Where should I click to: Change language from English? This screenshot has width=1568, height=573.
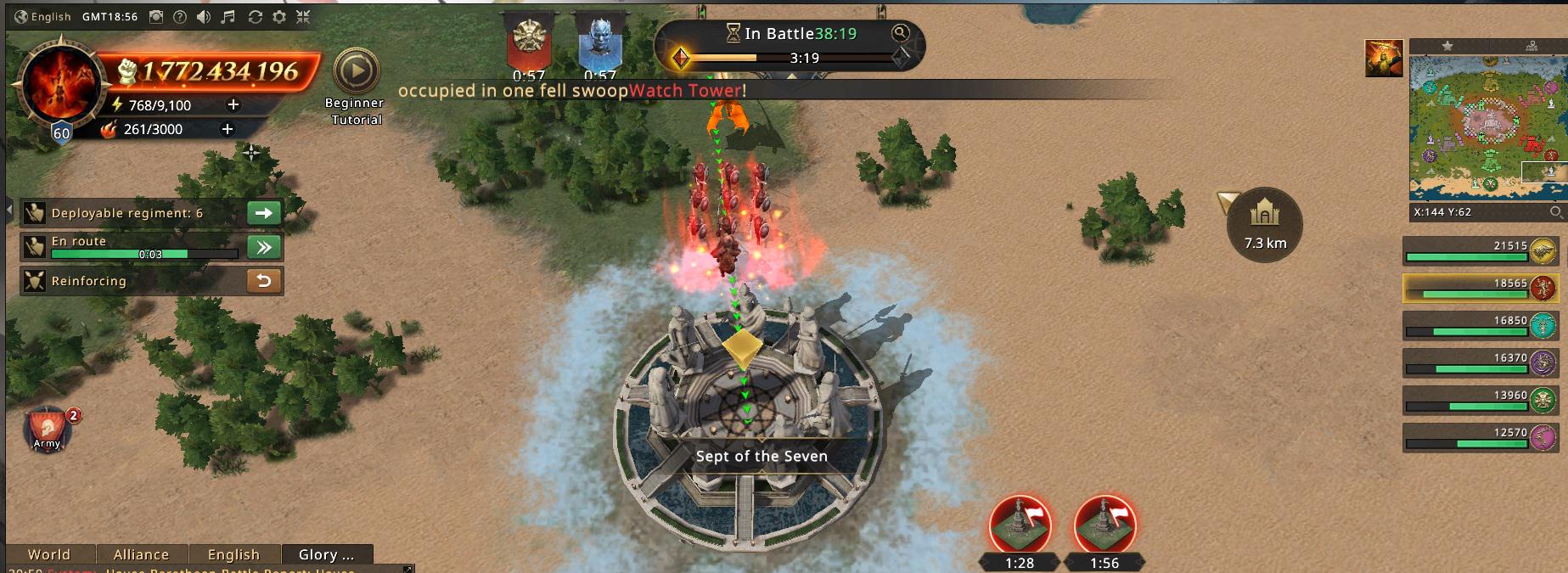(x=43, y=17)
